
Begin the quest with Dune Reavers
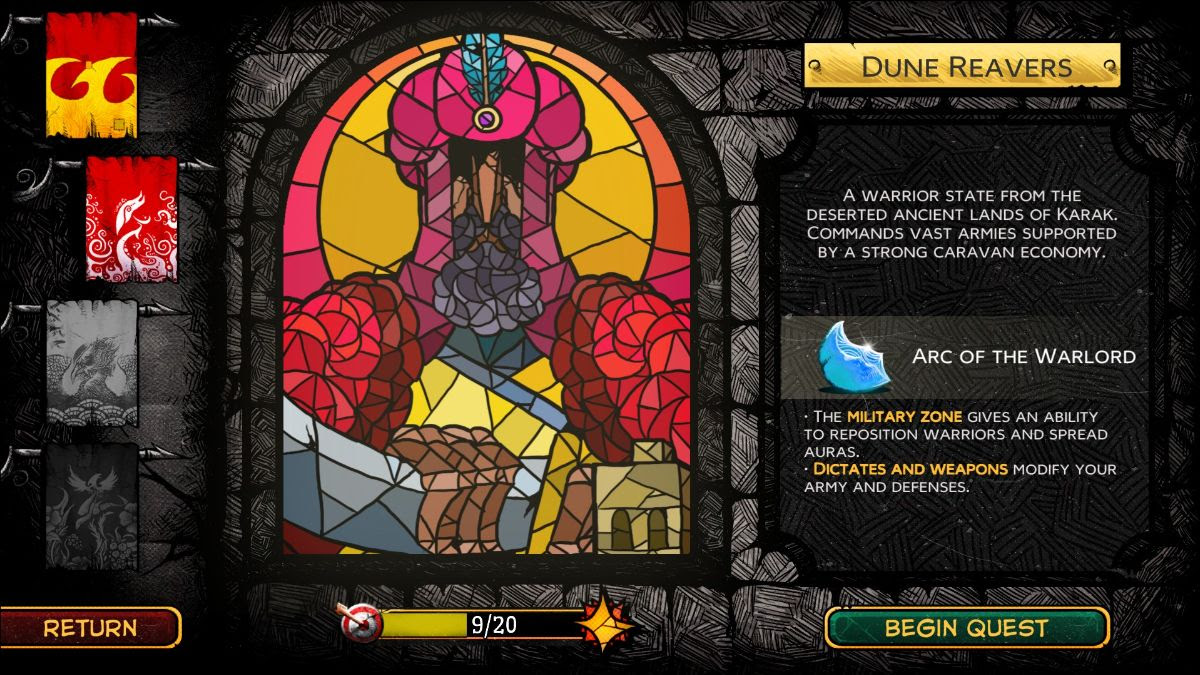click(x=966, y=628)
